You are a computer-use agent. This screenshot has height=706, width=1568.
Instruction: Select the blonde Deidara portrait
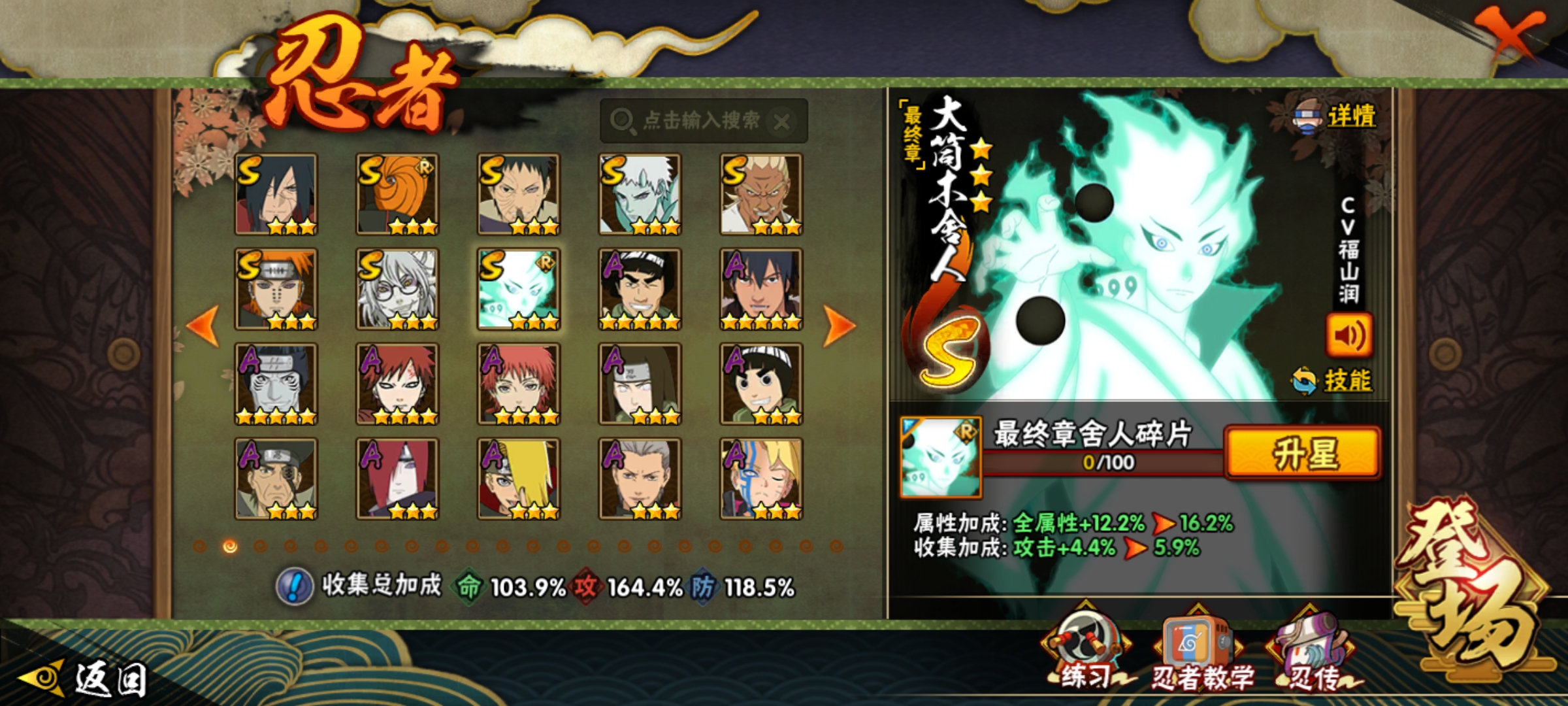click(x=519, y=479)
